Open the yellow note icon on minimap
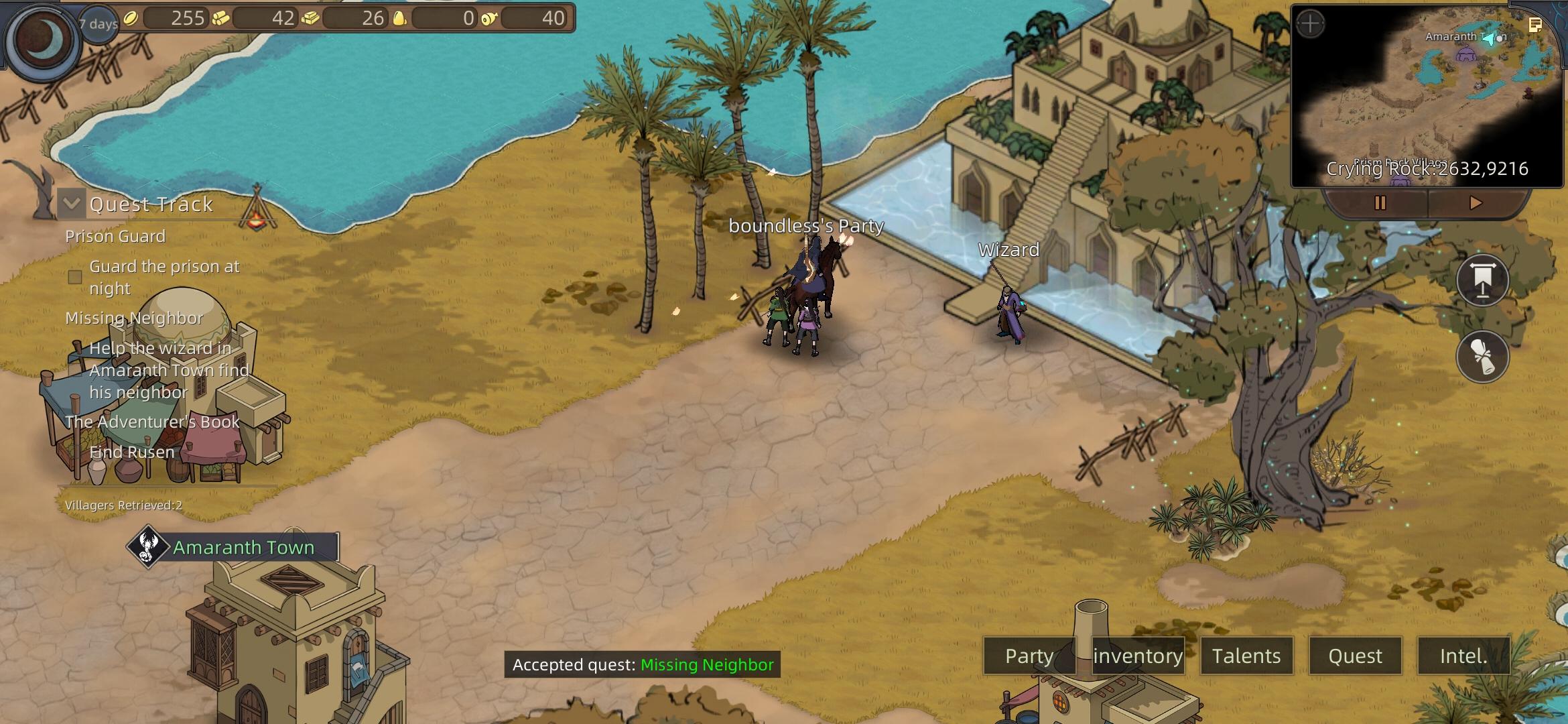Viewport: 1568px width, 724px height. [x=1535, y=25]
